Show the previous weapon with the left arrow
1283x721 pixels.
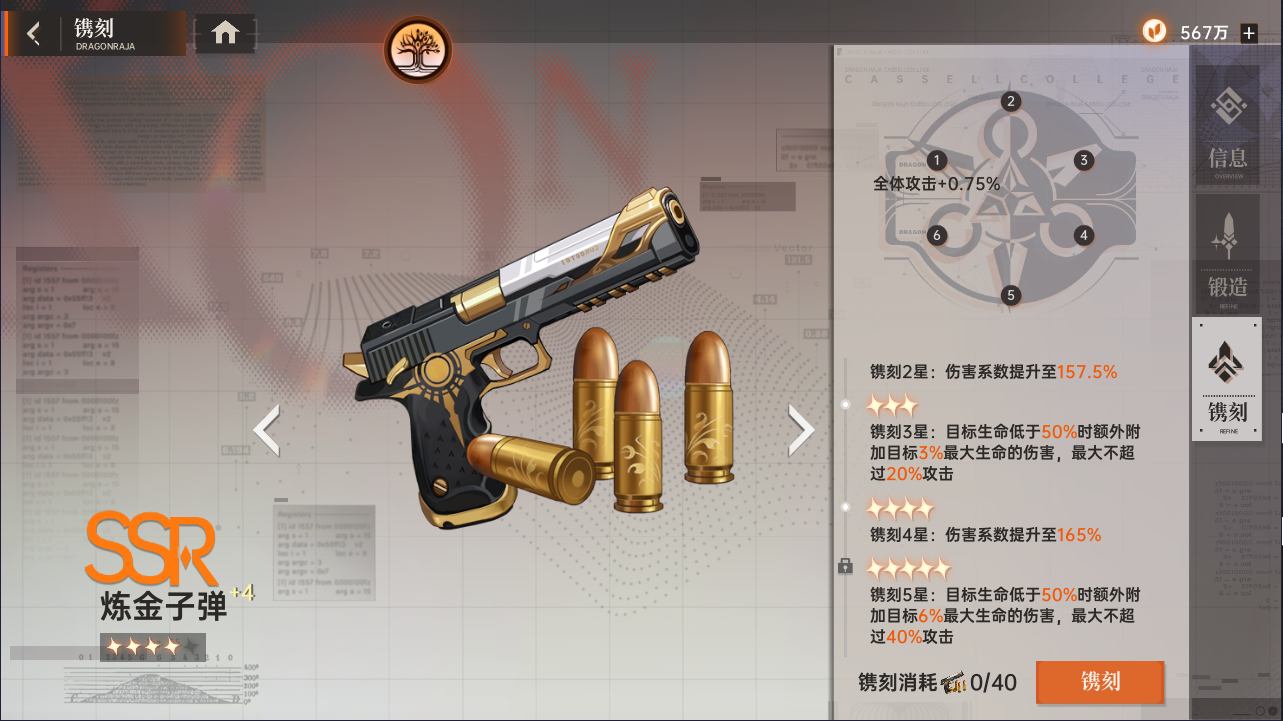click(266, 430)
